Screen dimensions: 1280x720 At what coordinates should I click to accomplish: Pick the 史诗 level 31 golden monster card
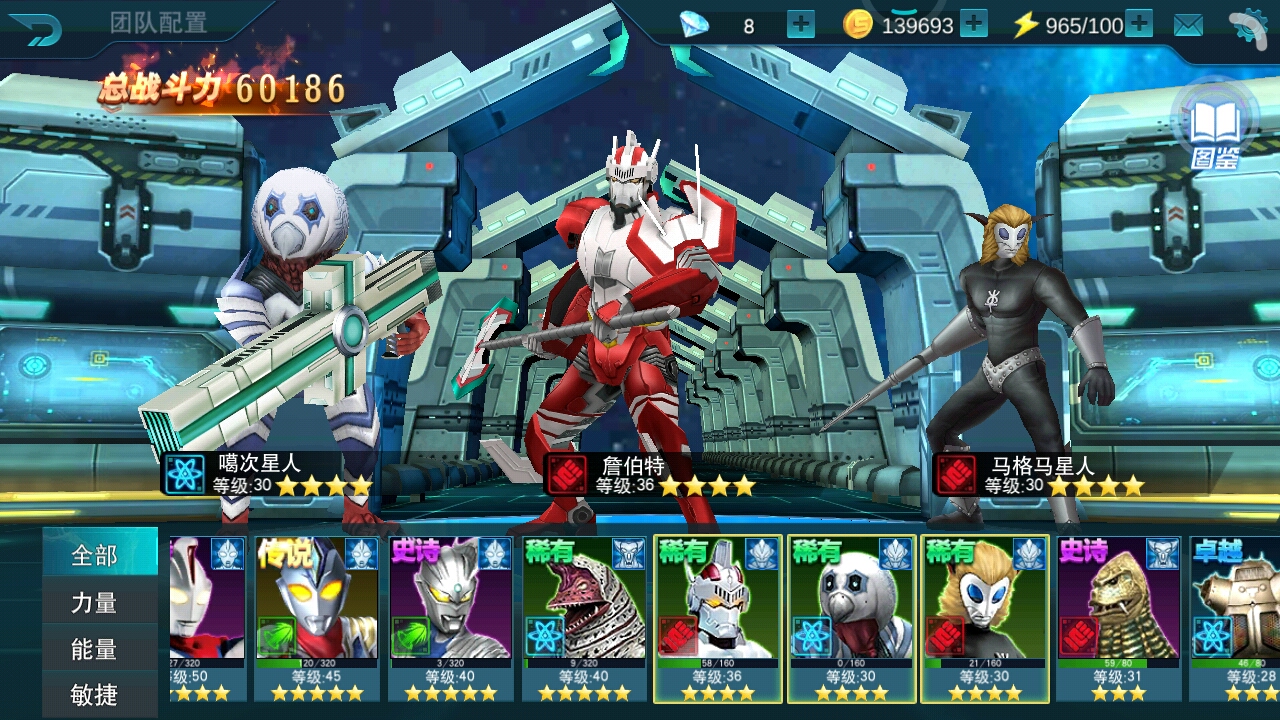point(1119,618)
